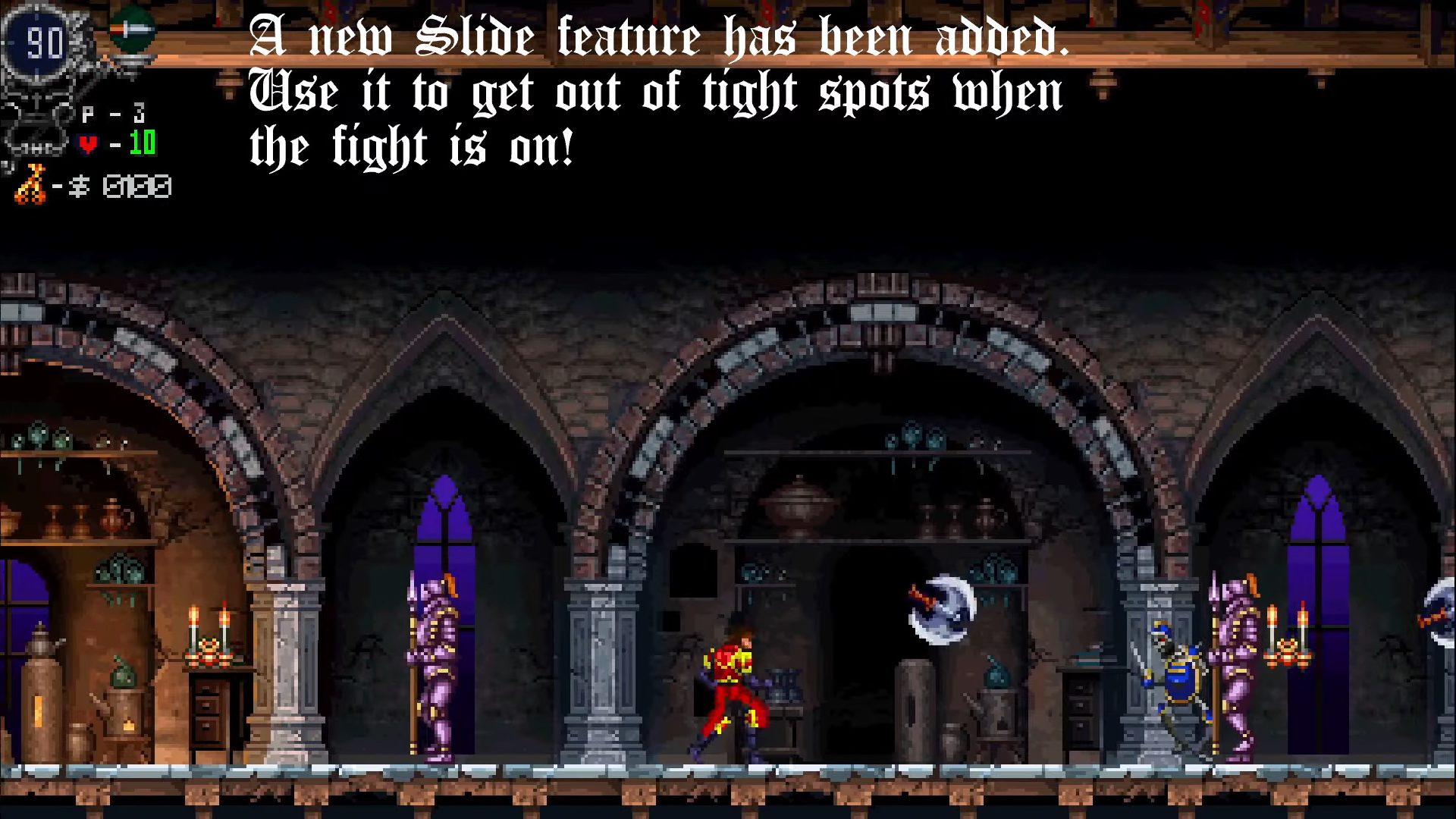Click the skull ornament below the clock

[35, 121]
